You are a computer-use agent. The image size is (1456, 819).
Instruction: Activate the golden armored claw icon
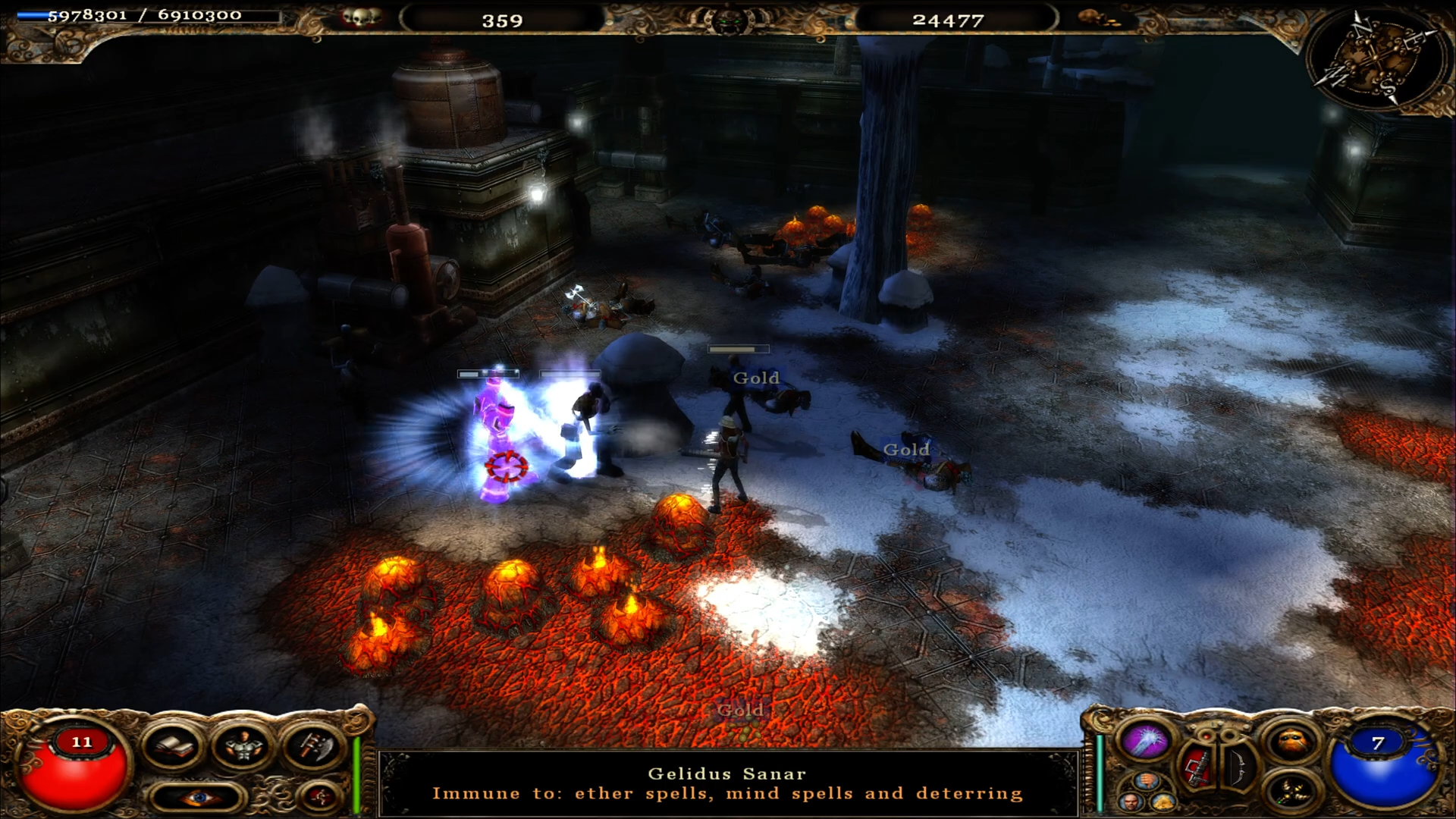point(1291,791)
